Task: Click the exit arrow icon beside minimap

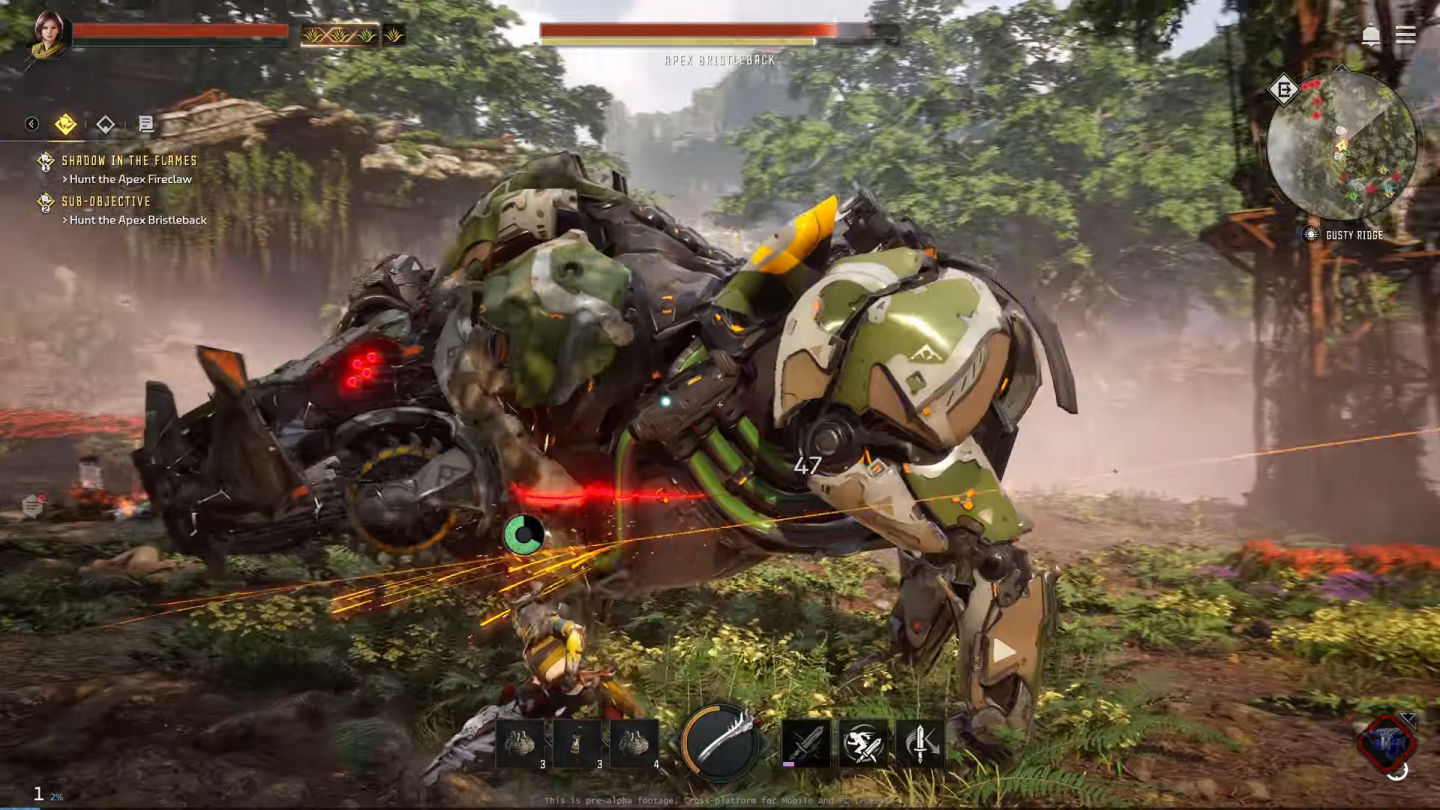Action: (x=1283, y=90)
